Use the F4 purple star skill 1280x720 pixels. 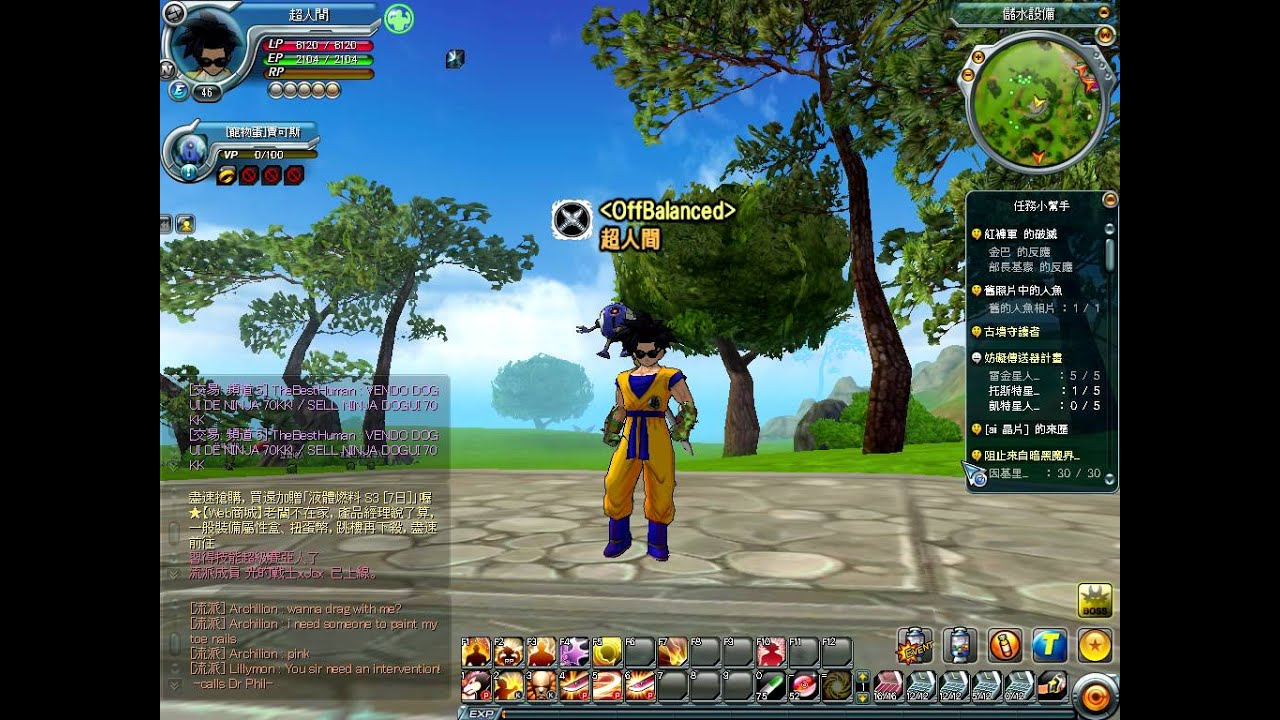coord(574,652)
